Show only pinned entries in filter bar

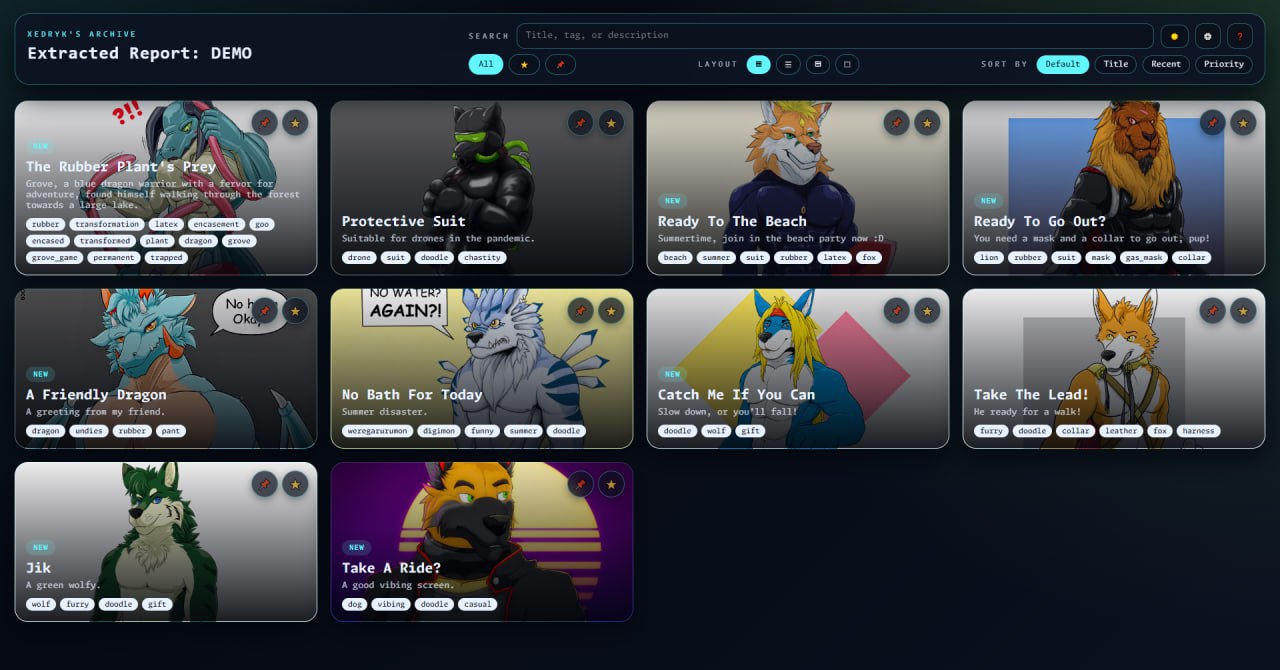[x=560, y=64]
